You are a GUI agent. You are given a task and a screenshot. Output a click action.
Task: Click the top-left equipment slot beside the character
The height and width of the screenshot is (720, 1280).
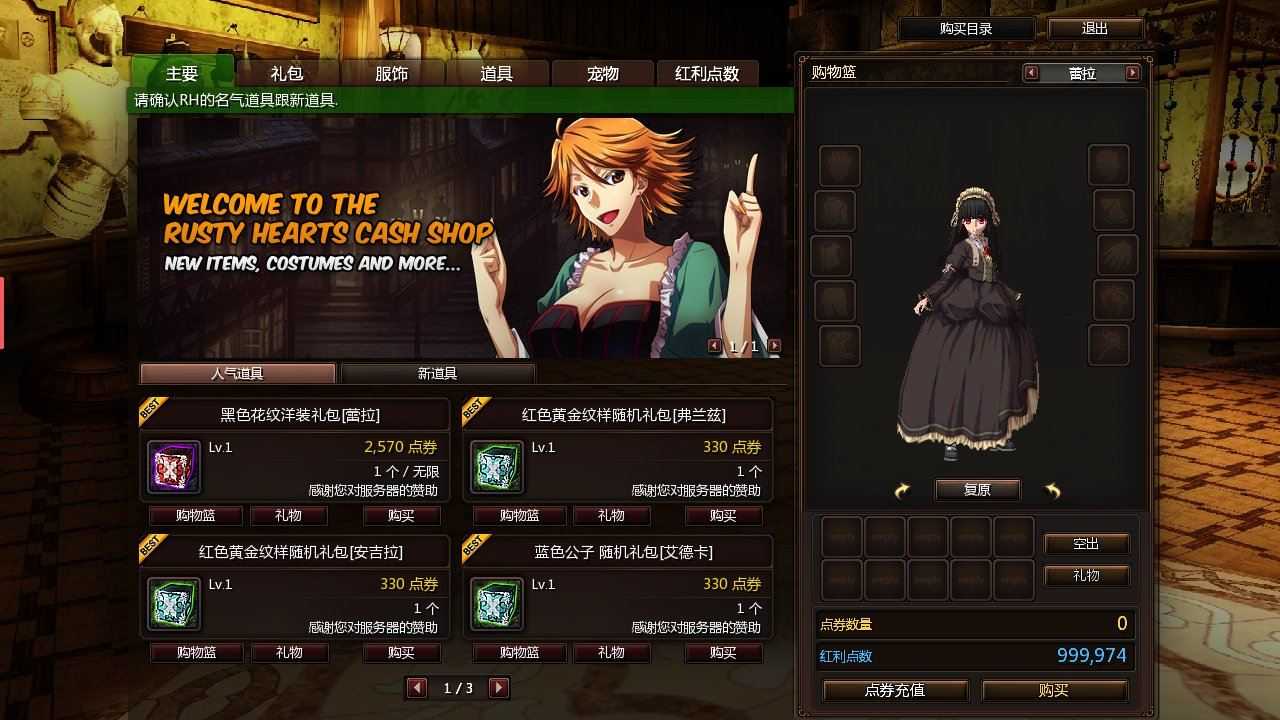[838, 165]
